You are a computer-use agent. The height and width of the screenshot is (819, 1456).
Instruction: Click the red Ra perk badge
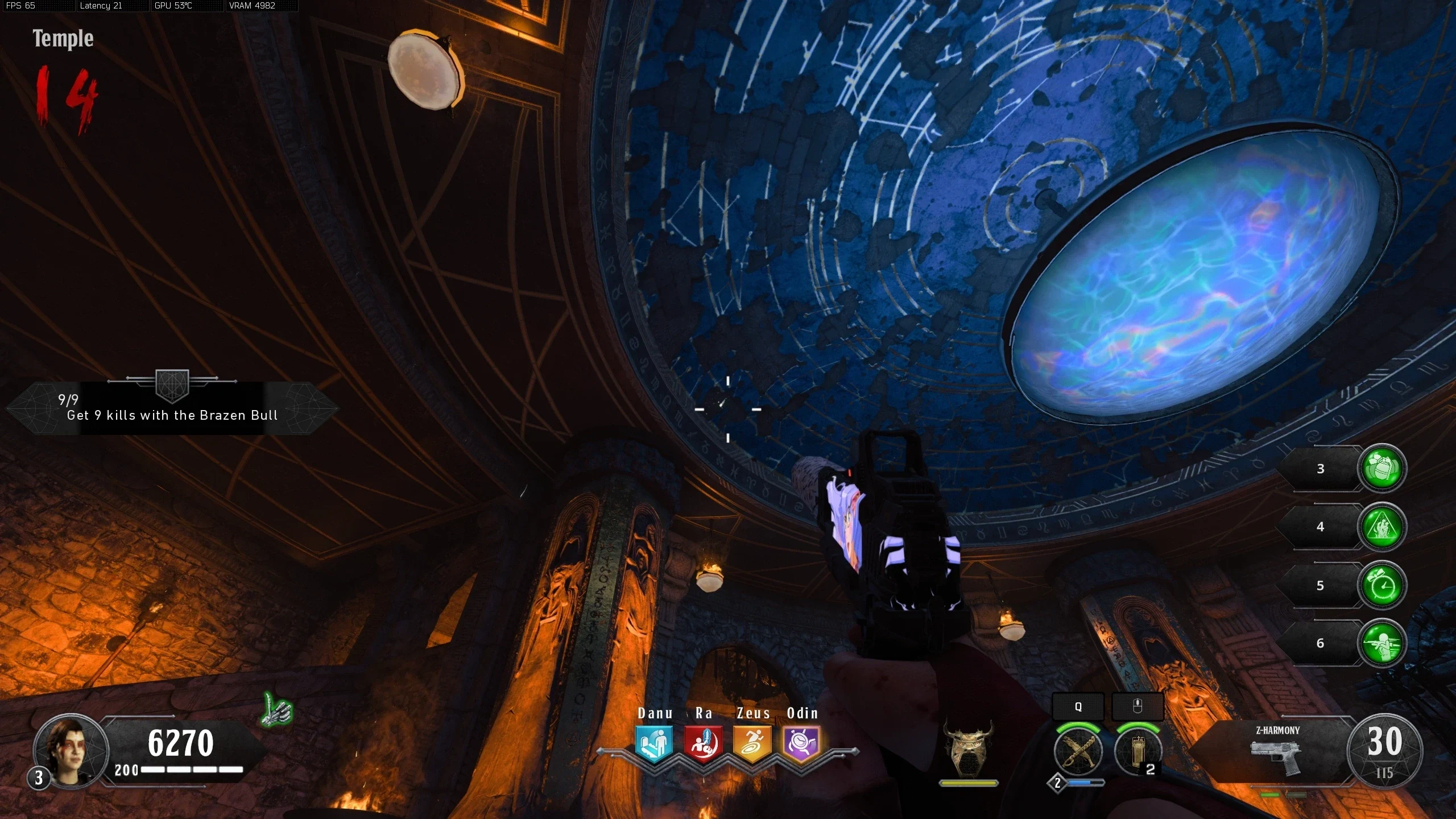pyautogui.click(x=703, y=743)
